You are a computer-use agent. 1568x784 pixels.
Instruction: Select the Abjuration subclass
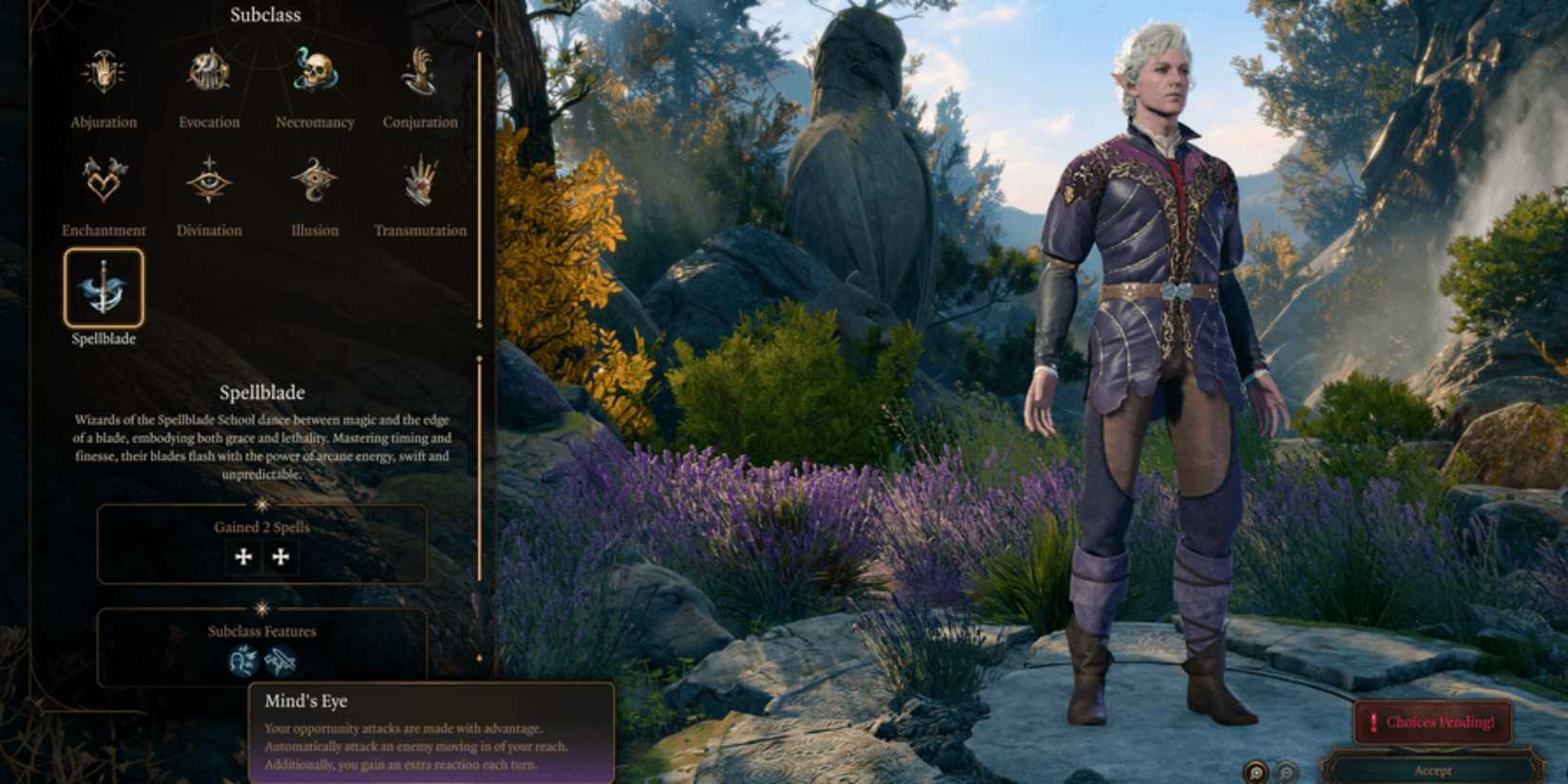pyautogui.click(x=104, y=73)
